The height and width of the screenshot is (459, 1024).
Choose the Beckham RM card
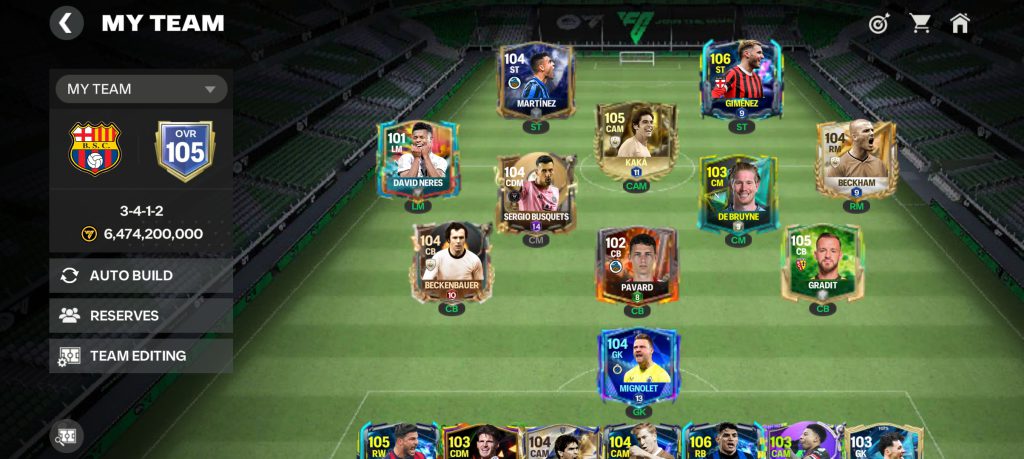pyautogui.click(x=855, y=160)
